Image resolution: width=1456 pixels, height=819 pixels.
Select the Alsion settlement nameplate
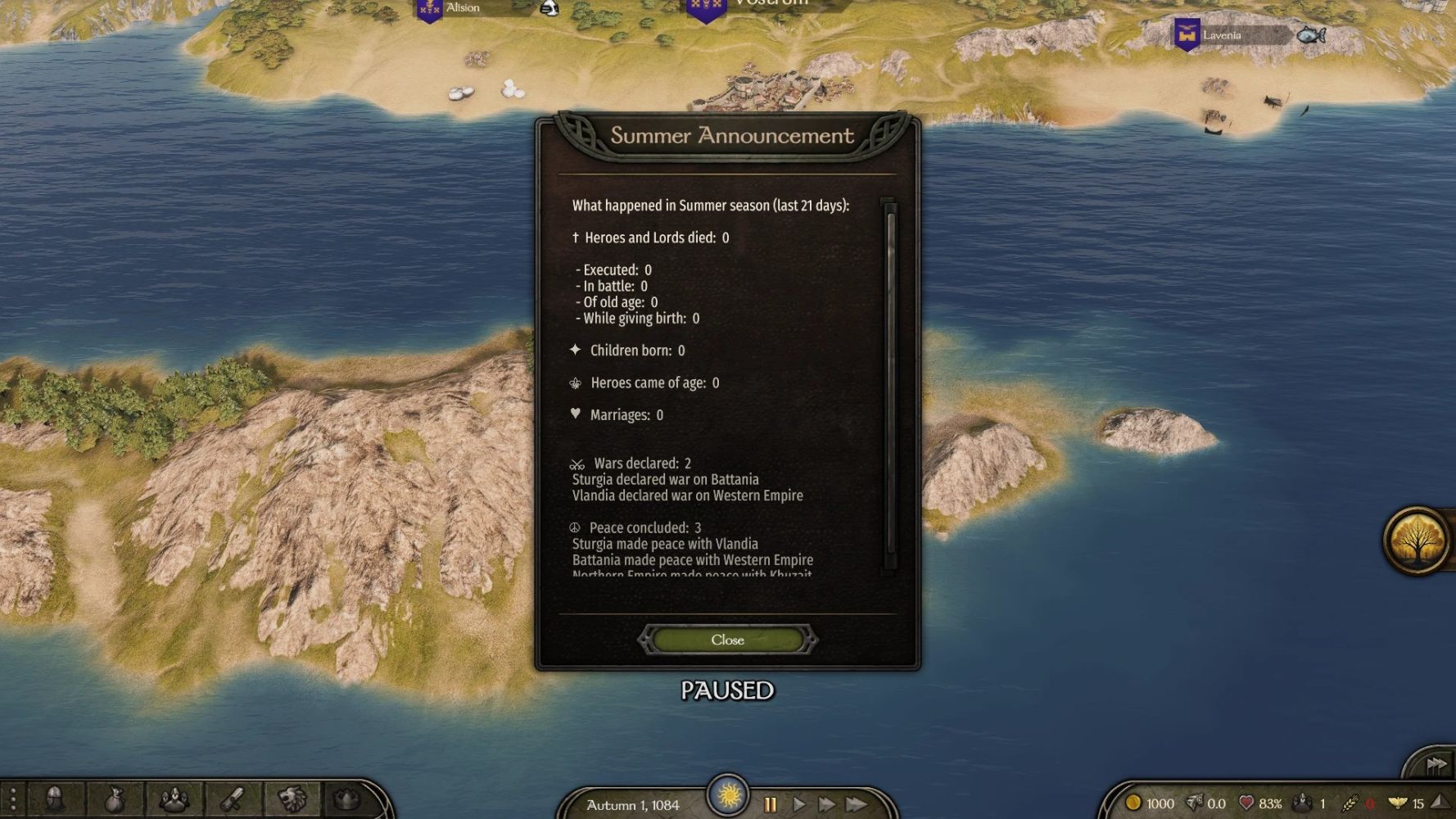pyautogui.click(x=463, y=8)
